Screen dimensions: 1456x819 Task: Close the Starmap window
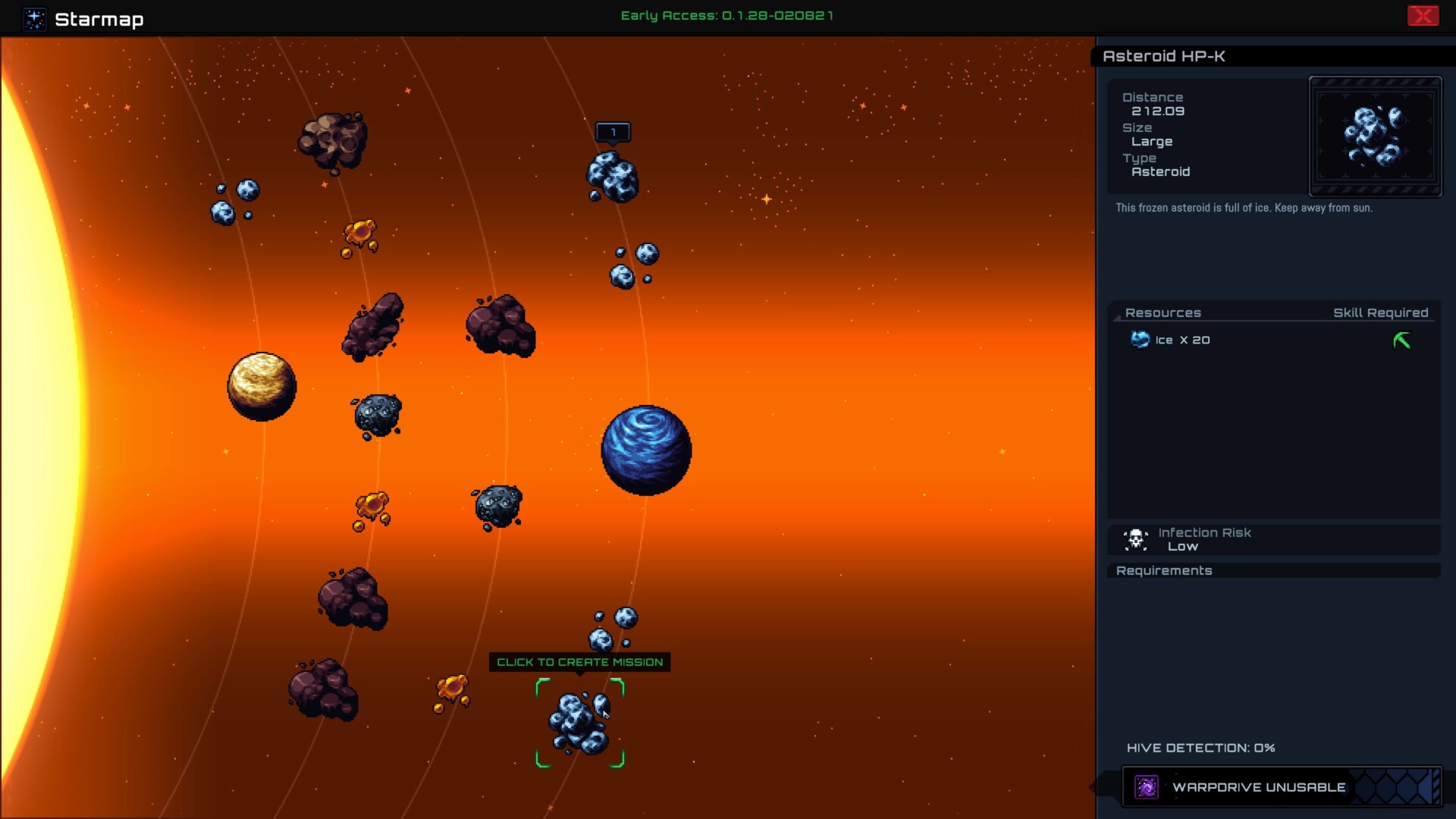(1423, 16)
